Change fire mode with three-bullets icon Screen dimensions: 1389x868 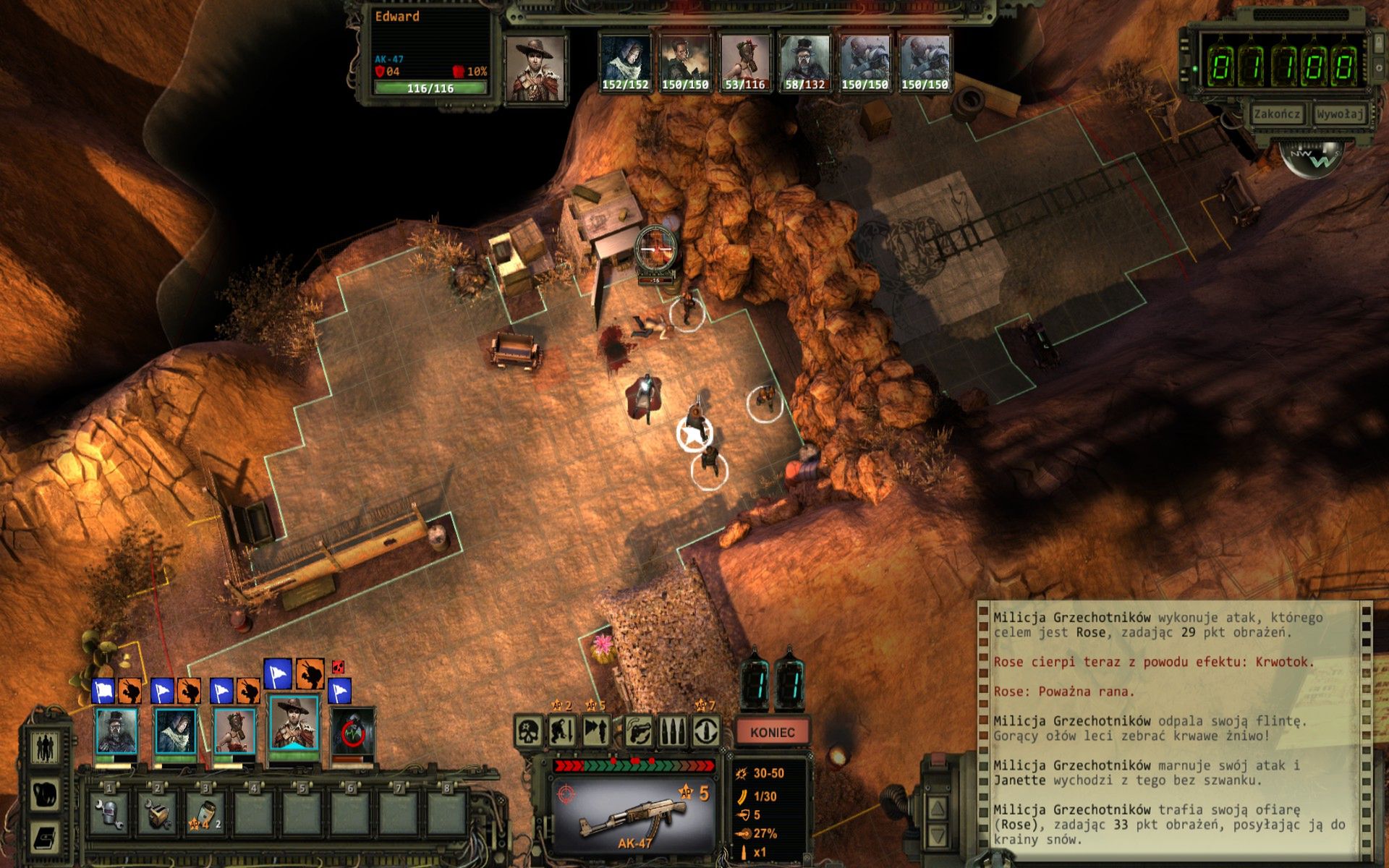pos(671,731)
